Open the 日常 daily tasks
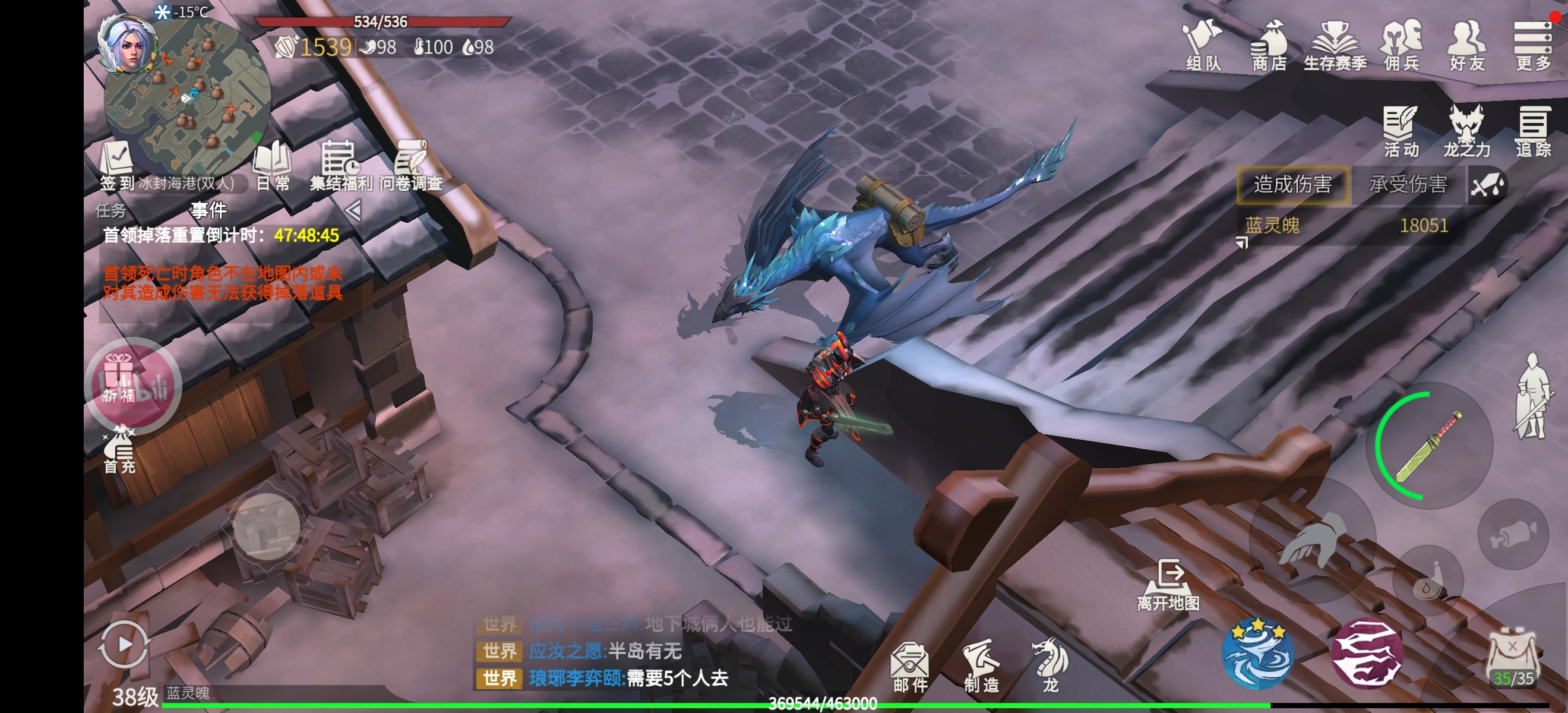 click(x=273, y=166)
